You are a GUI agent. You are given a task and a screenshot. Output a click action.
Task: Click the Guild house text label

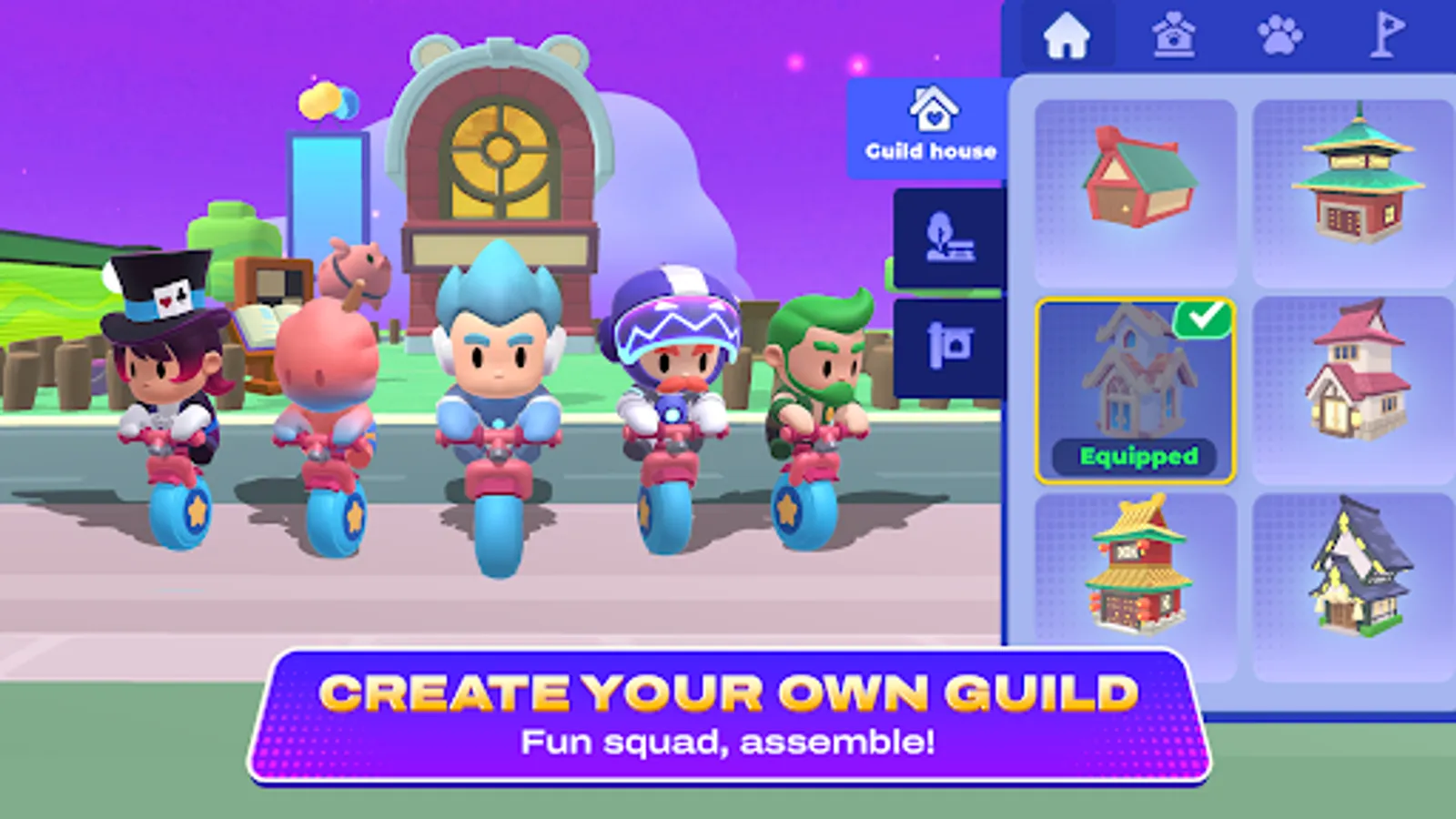[930, 151]
